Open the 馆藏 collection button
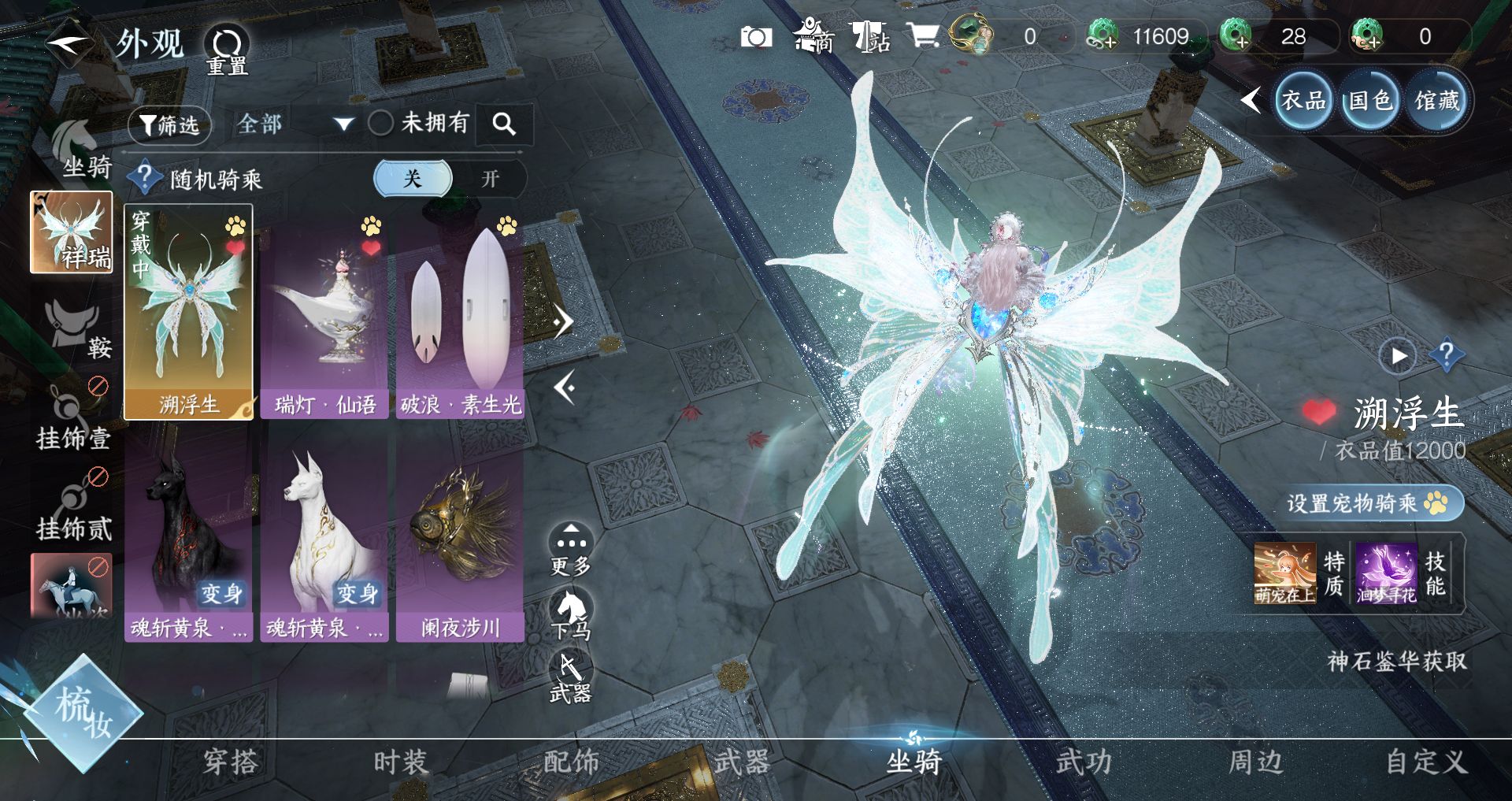The image size is (1512, 801). 1437,101
